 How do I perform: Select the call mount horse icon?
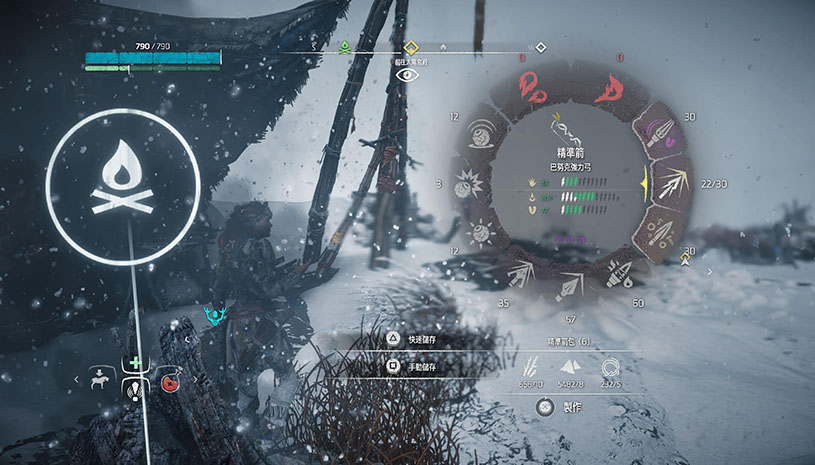(100, 380)
